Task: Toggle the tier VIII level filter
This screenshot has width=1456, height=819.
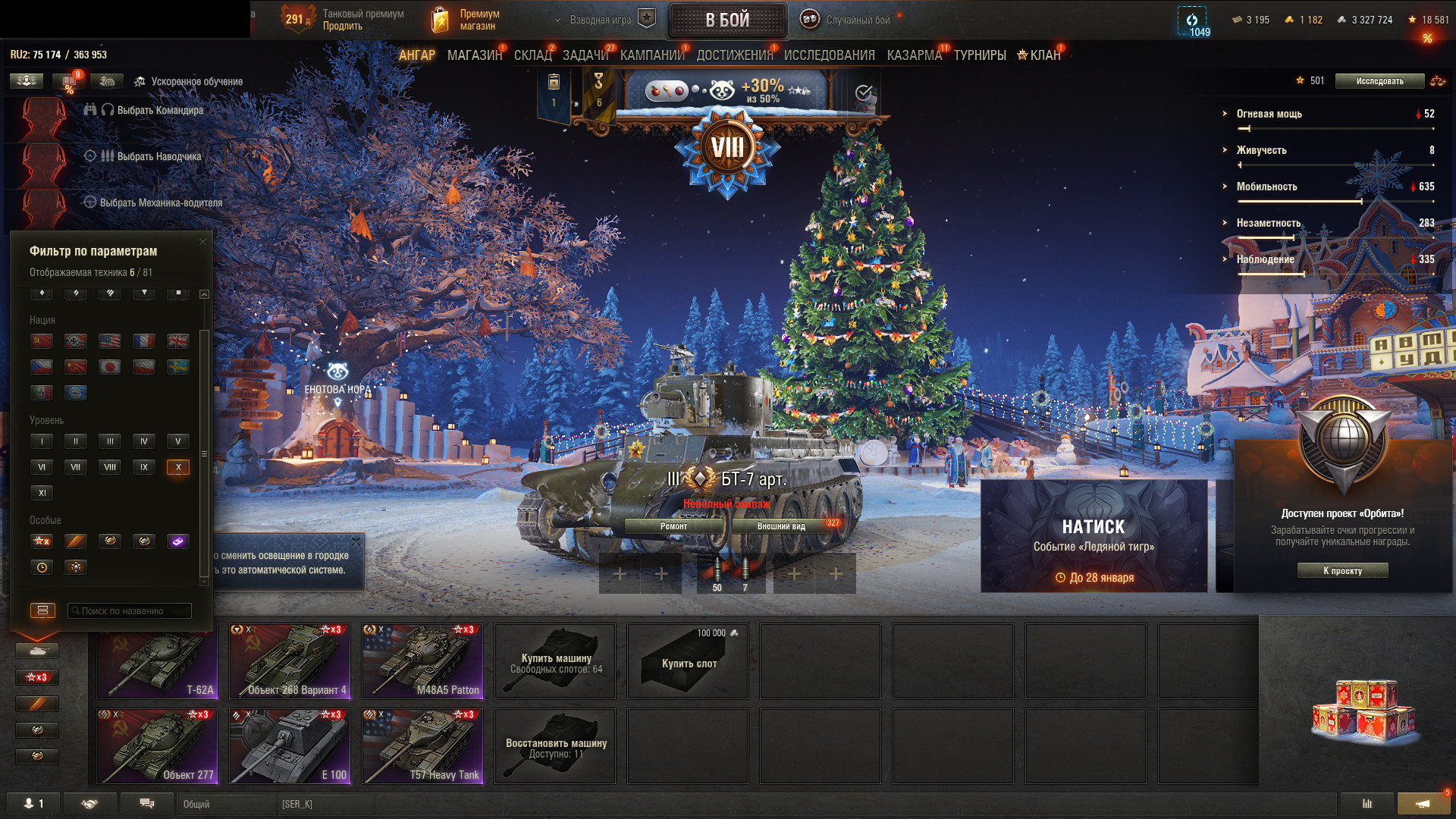Action: (x=110, y=467)
